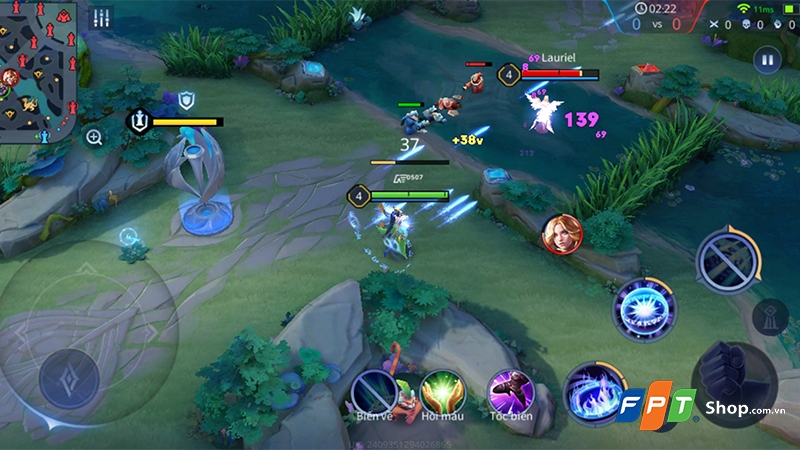The image size is (800, 450).
Task: Click the magnifier zoom button near minimap
Action: [94, 137]
